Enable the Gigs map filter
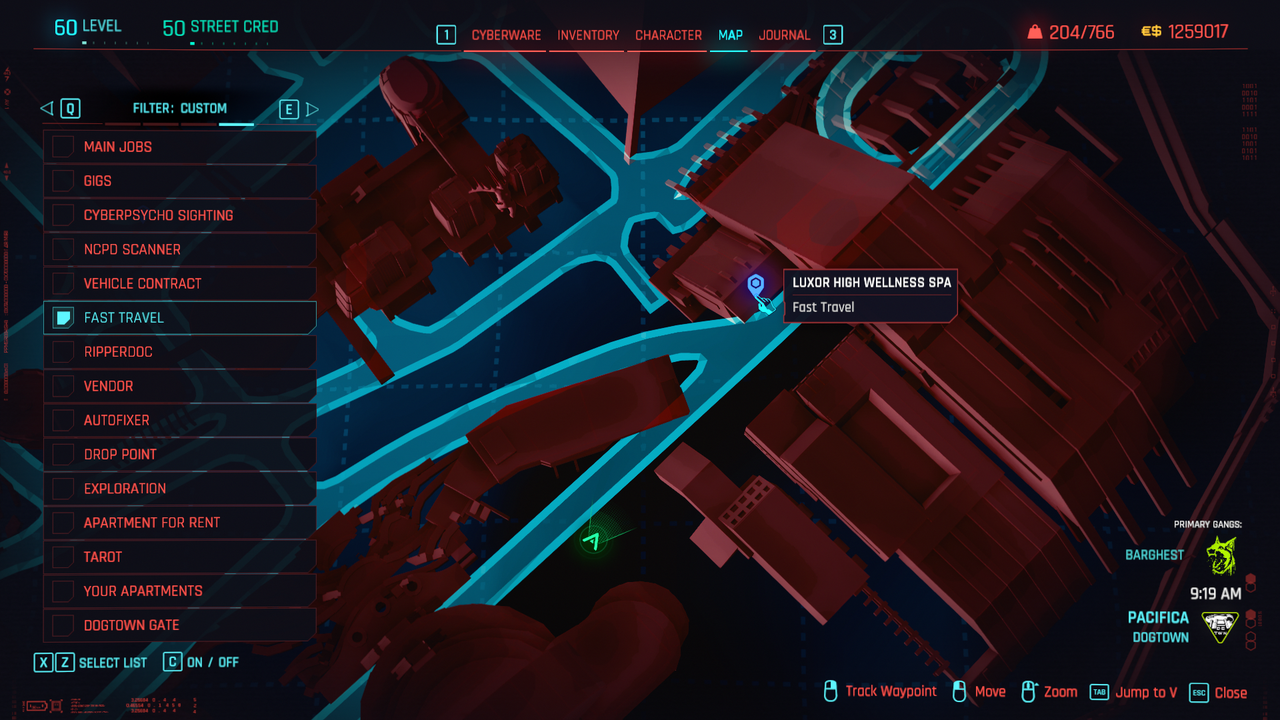1280x720 pixels. [63, 181]
